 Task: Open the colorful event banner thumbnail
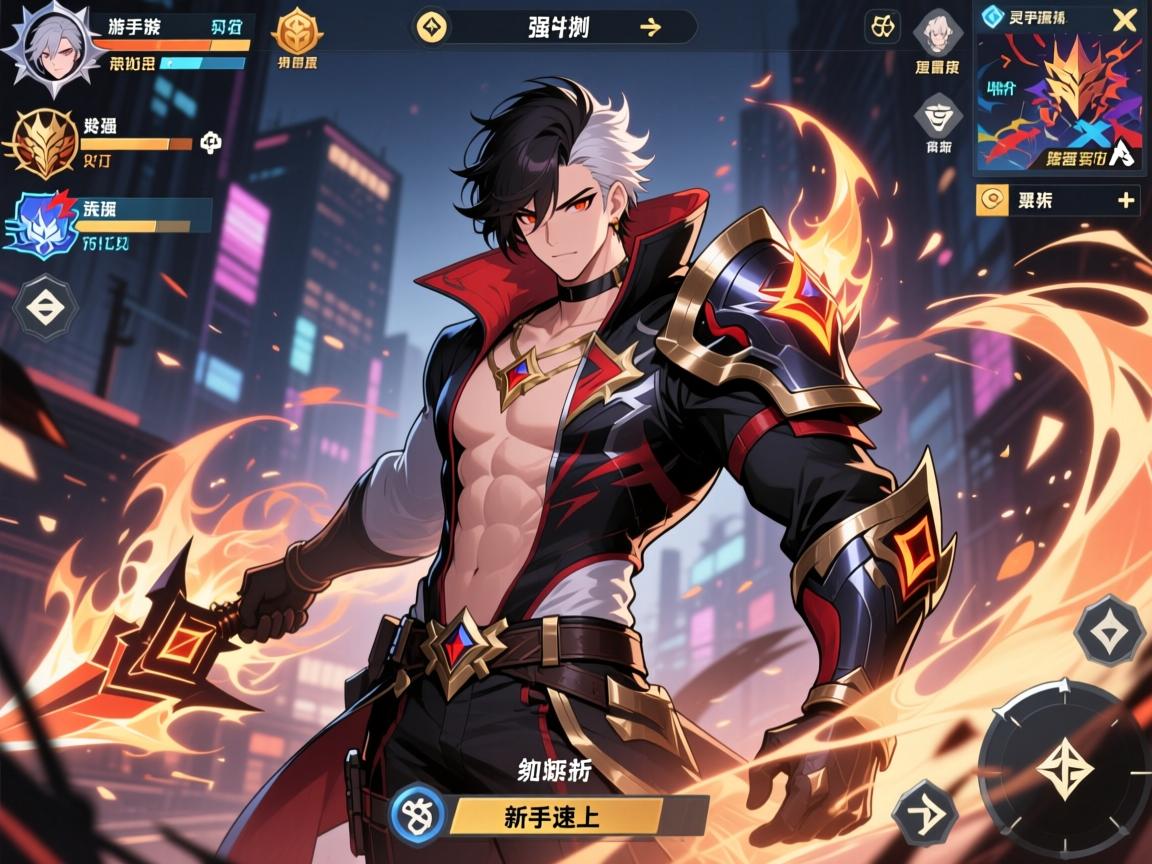[x=1059, y=101]
